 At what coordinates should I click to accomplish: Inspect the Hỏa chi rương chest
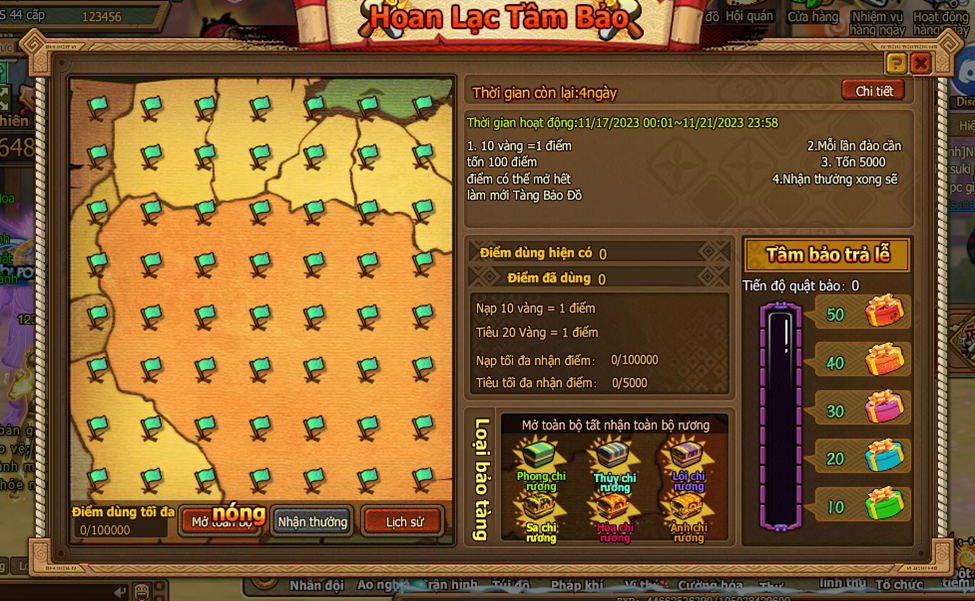click(614, 508)
